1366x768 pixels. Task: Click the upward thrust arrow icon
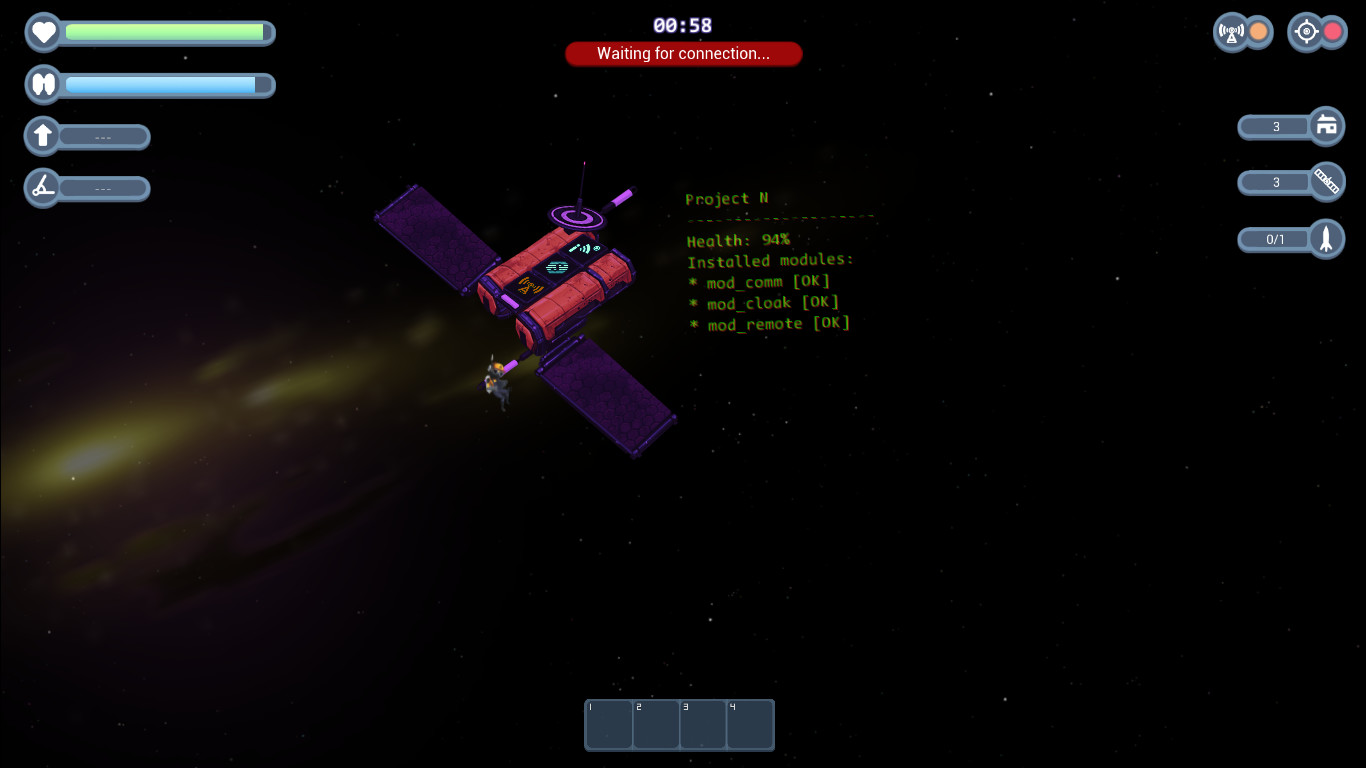click(x=42, y=136)
